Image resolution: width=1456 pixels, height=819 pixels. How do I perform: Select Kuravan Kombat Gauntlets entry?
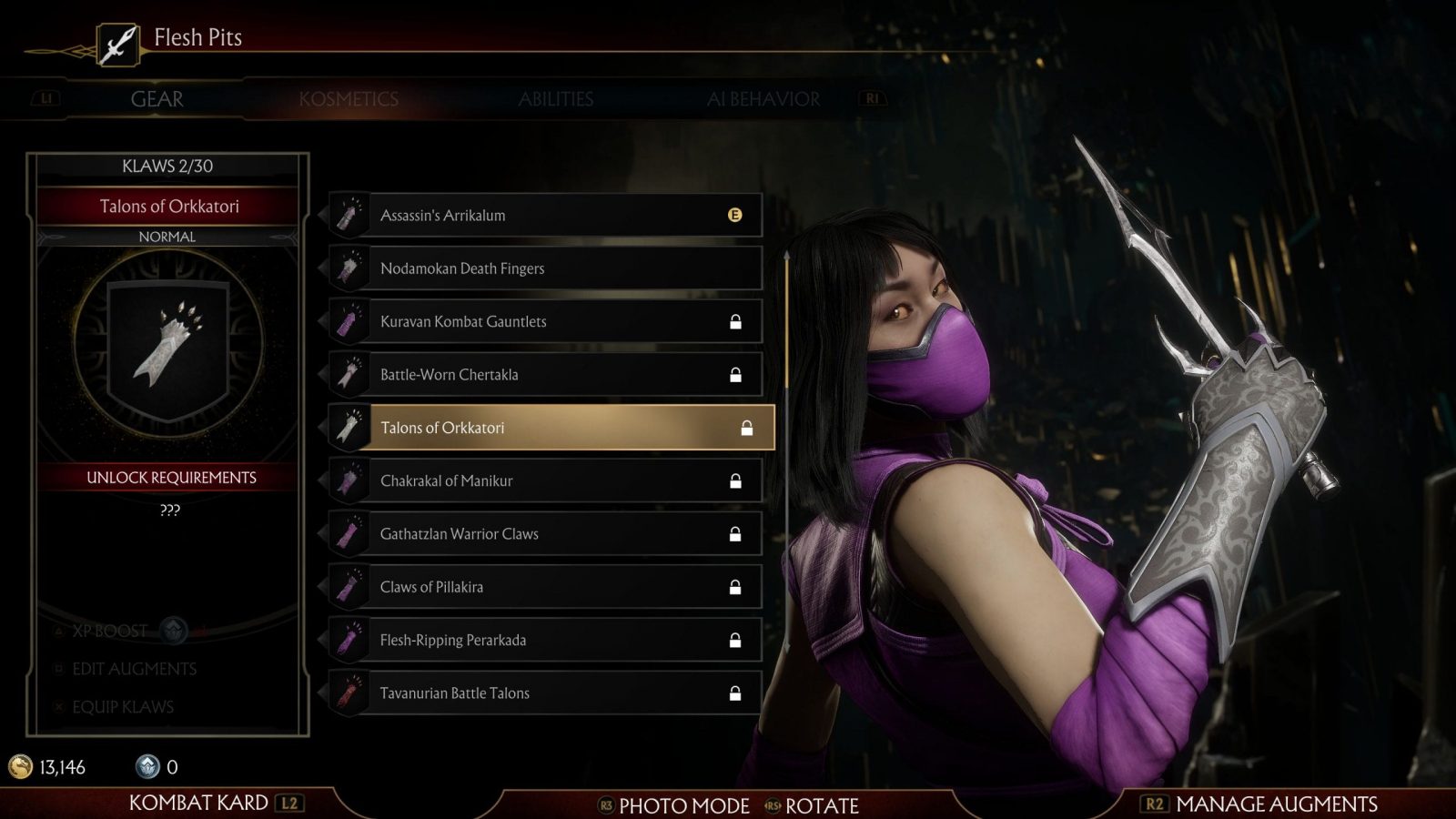(x=546, y=321)
